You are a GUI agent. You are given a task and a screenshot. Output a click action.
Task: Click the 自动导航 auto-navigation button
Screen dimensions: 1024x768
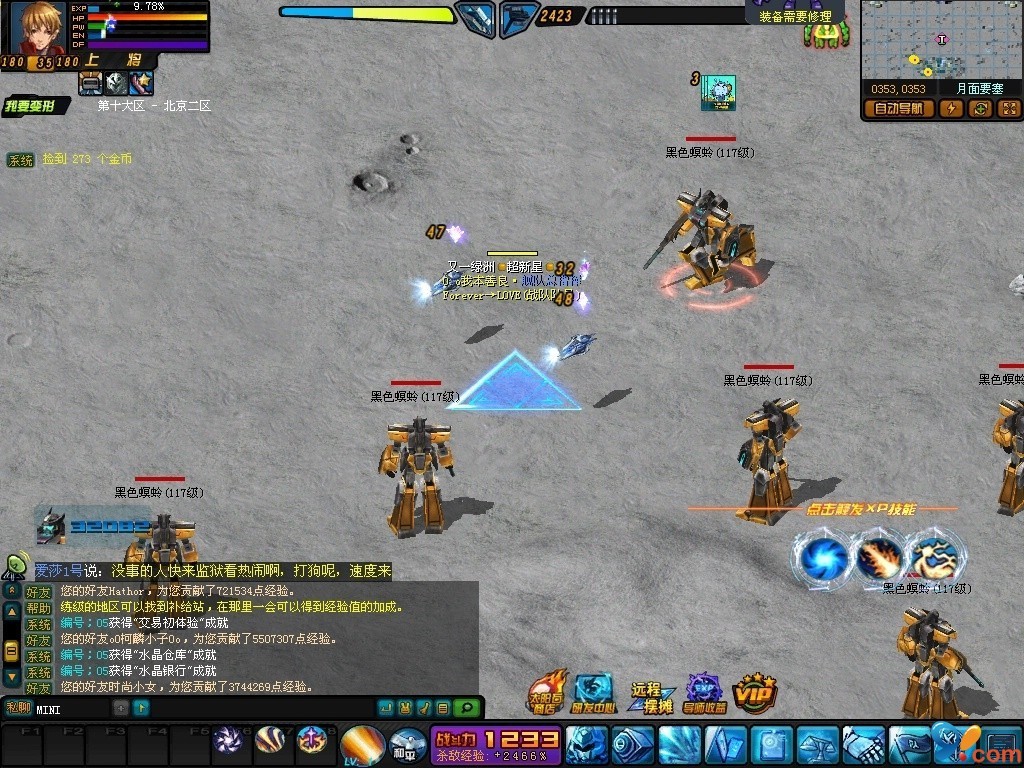899,109
